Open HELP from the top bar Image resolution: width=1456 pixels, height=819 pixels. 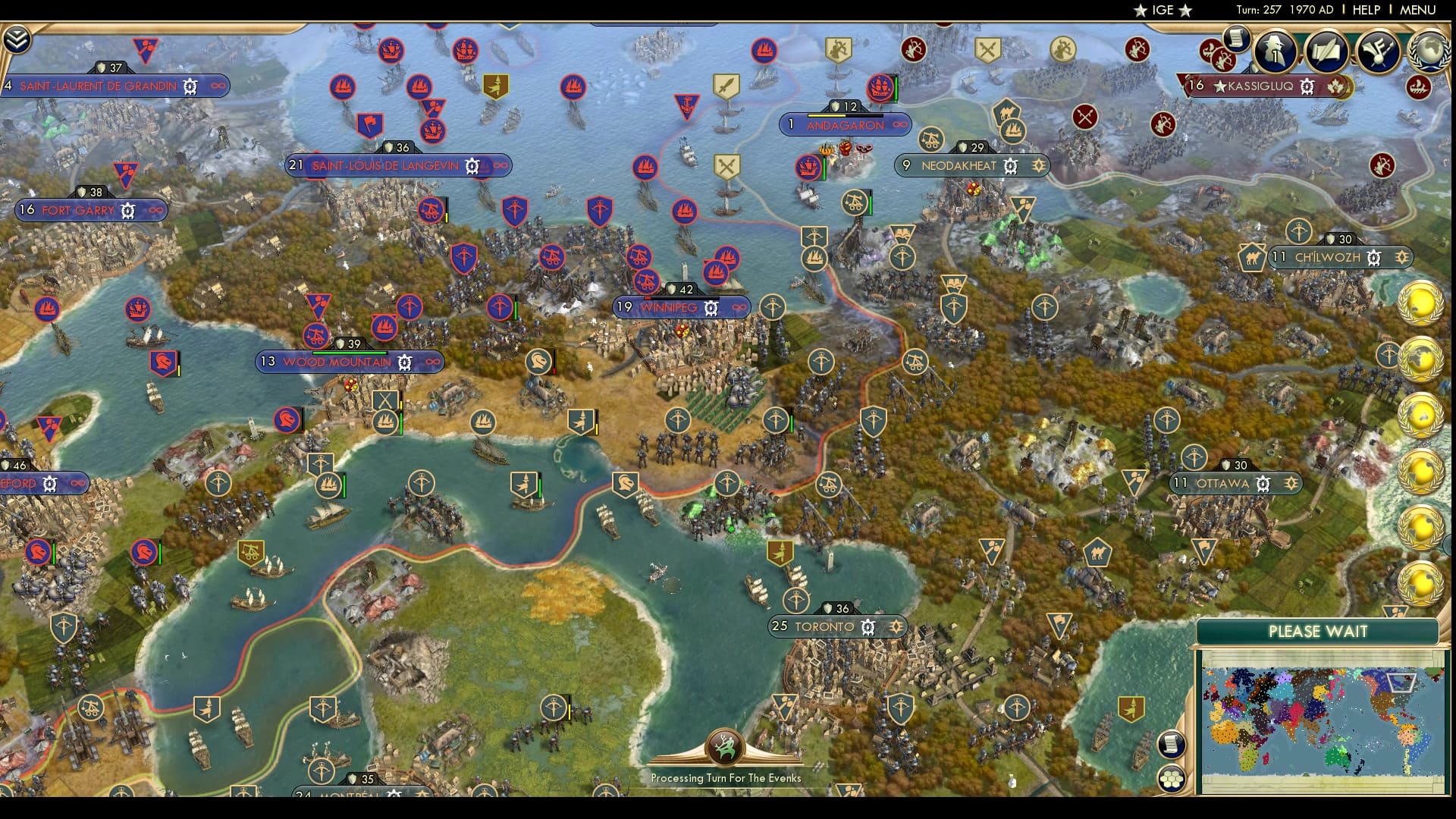(1363, 11)
